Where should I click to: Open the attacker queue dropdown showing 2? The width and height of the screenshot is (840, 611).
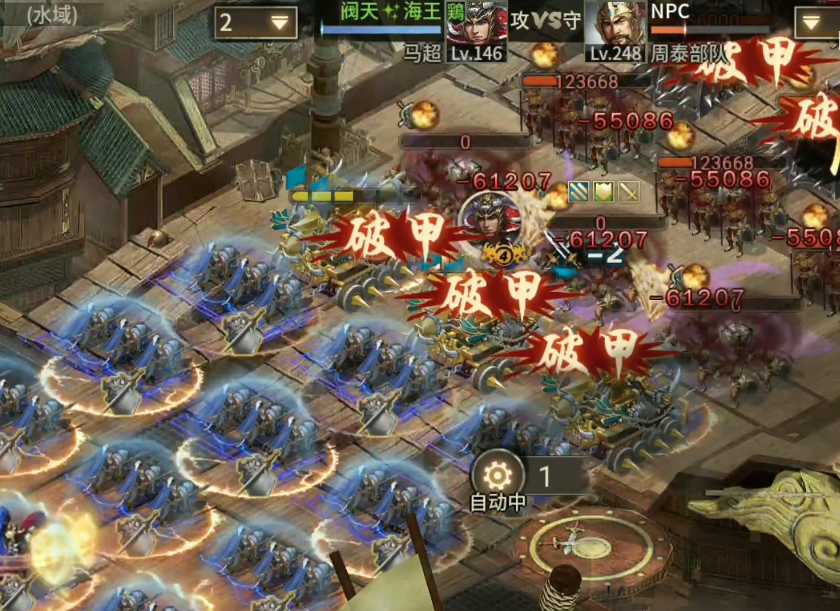pos(256,22)
